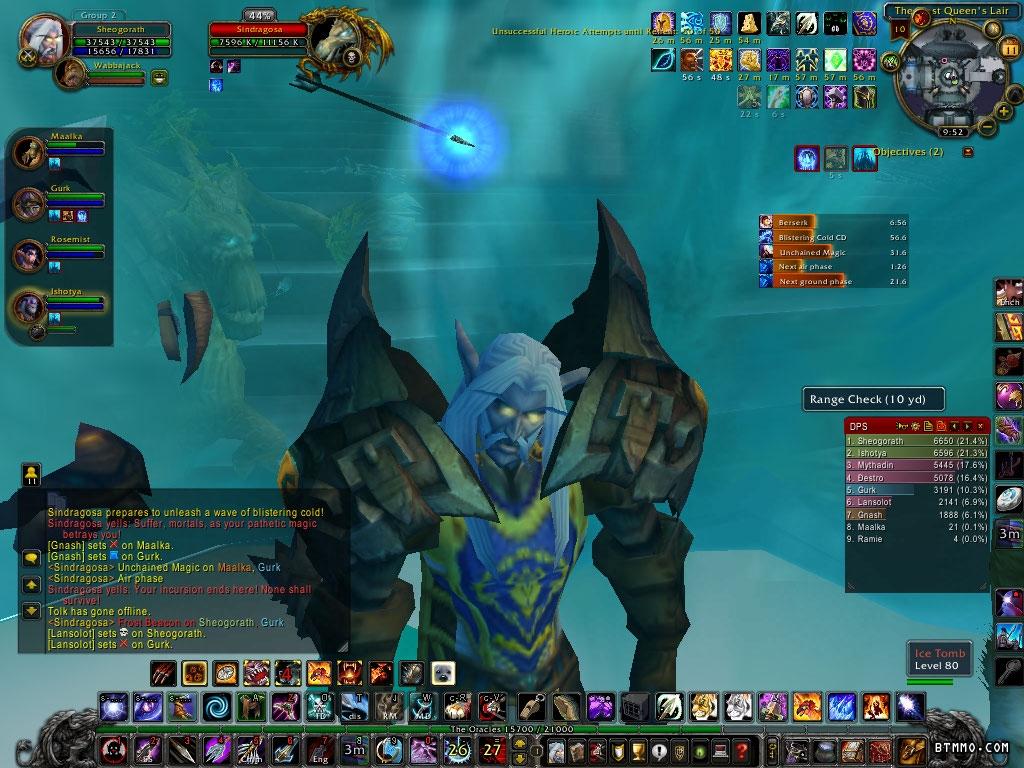Collapse the Objectives tracker arrow
This screenshot has height=768, width=1024.
click(x=967, y=152)
